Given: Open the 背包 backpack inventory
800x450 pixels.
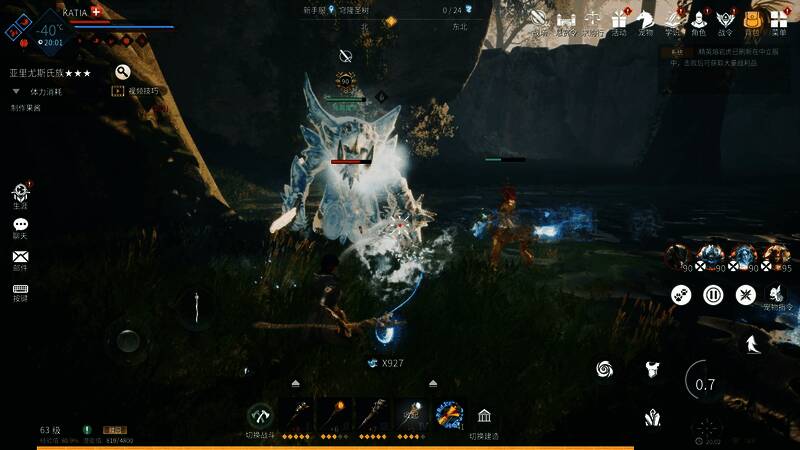Looking at the screenshot, I should pos(752,19).
